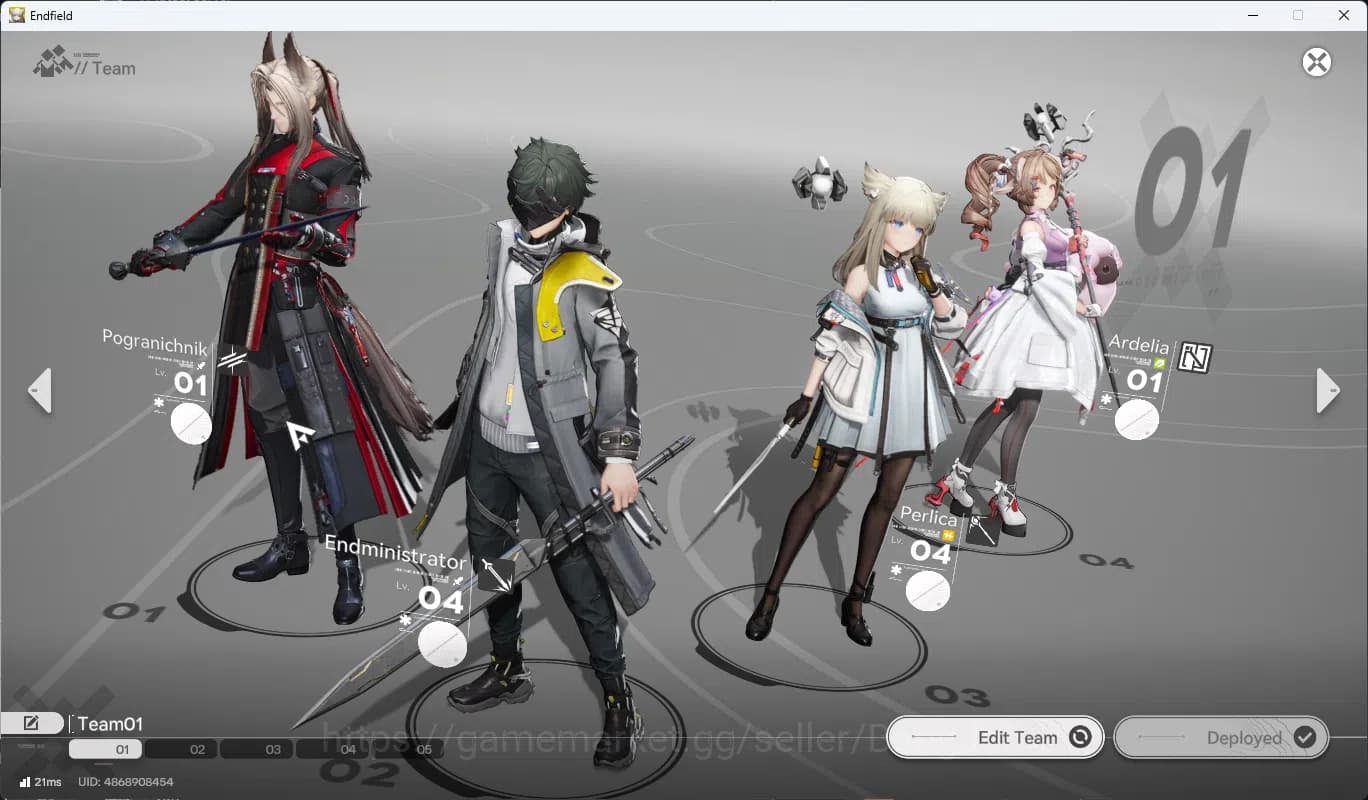Minimize the Endfield window
This screenshot has width=1368, height=800.
pos(1252,15)
